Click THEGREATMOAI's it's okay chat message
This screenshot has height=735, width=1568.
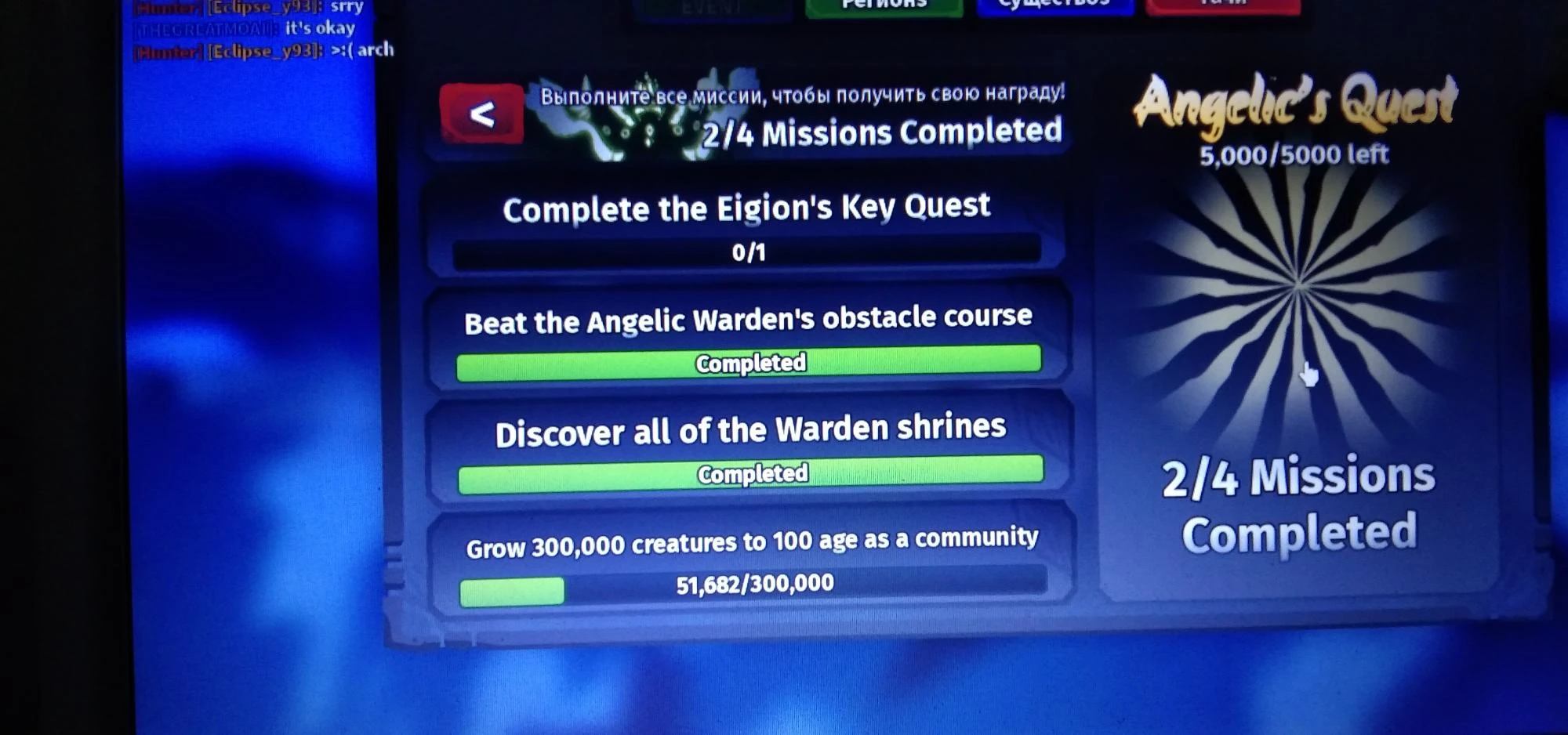243,28
